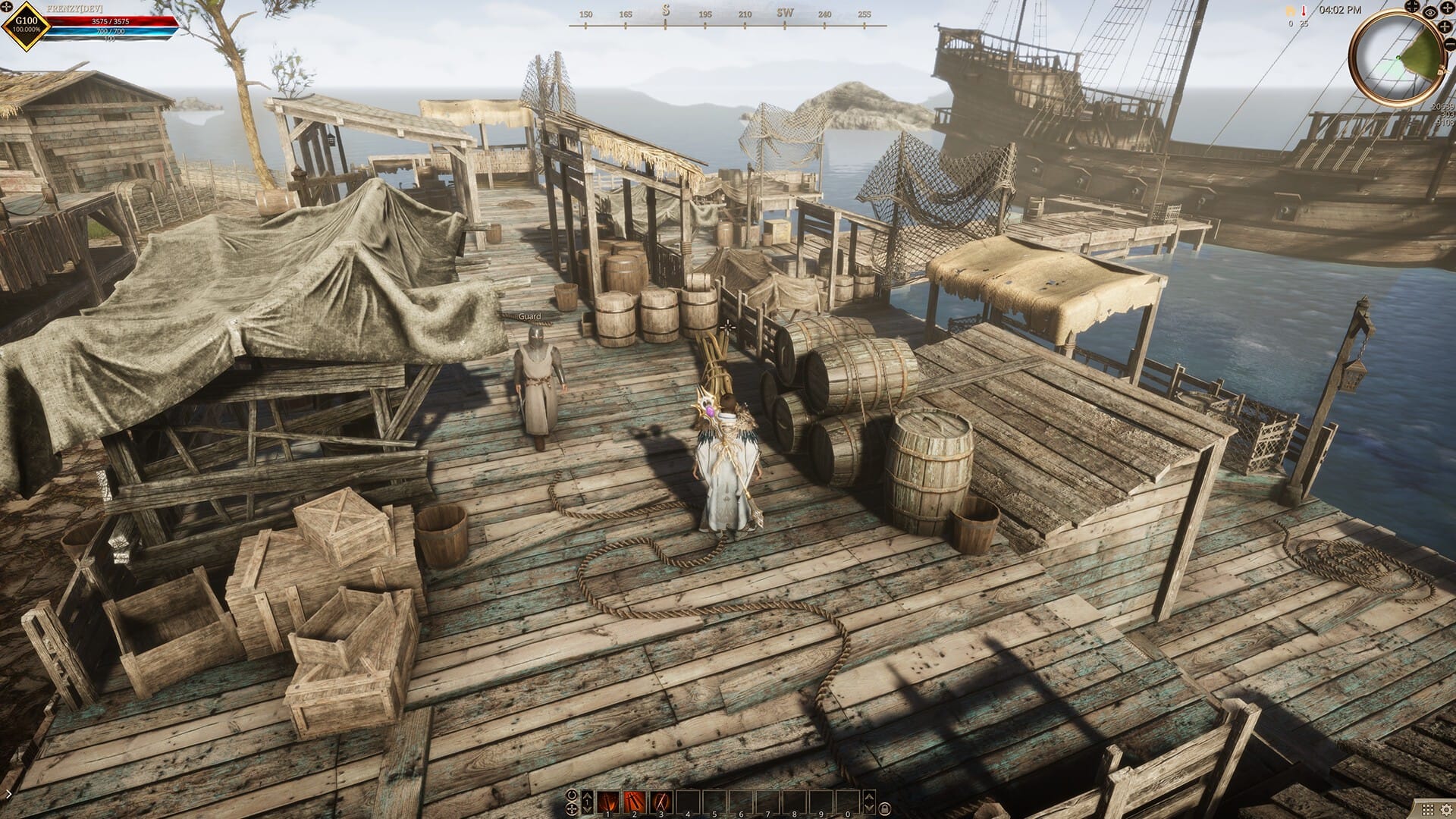
Task: Activate the dual blades skill in slot 2
Action: [x=634, y=802]
